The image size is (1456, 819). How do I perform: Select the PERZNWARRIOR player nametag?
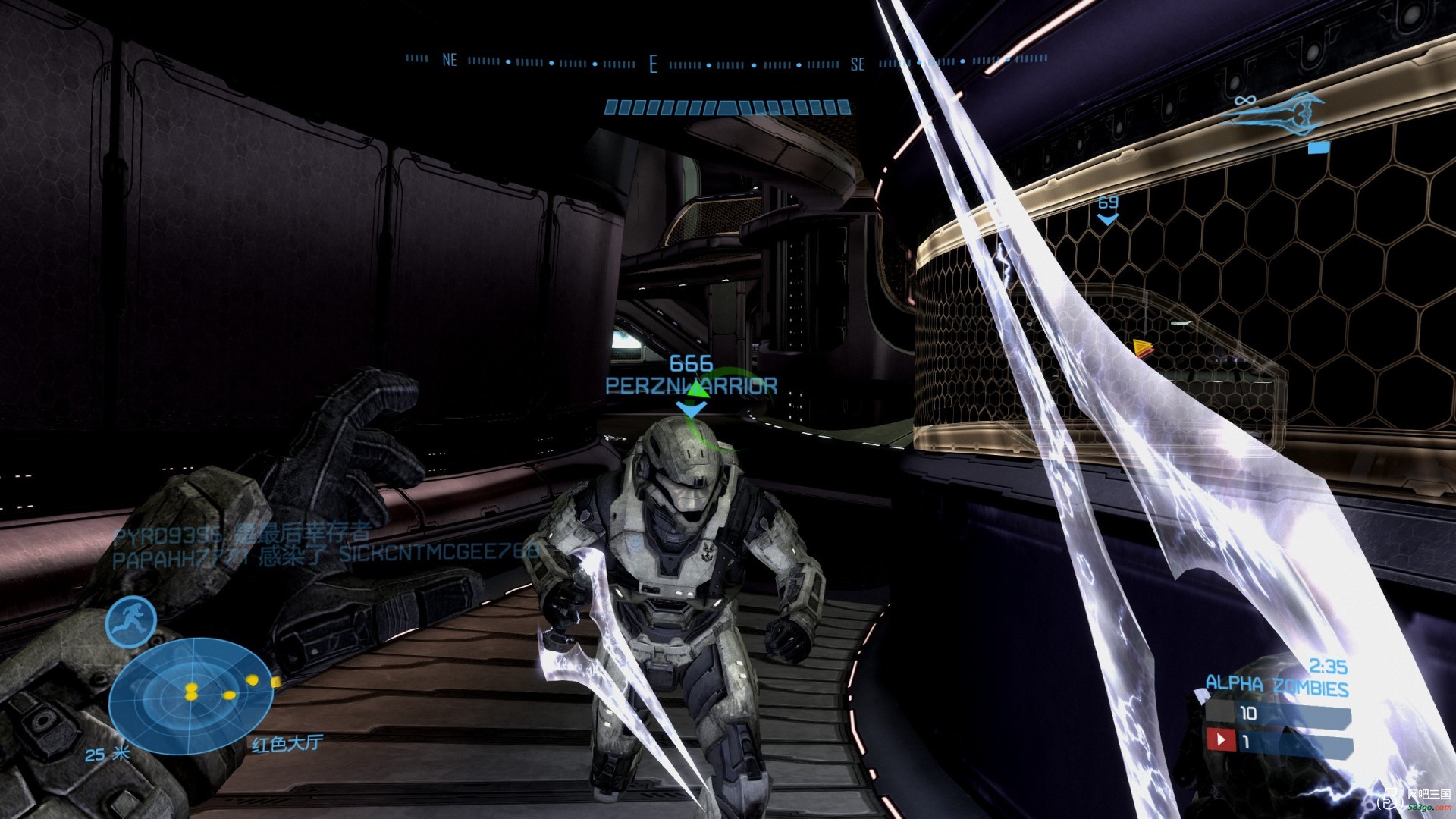coord(691,386)
